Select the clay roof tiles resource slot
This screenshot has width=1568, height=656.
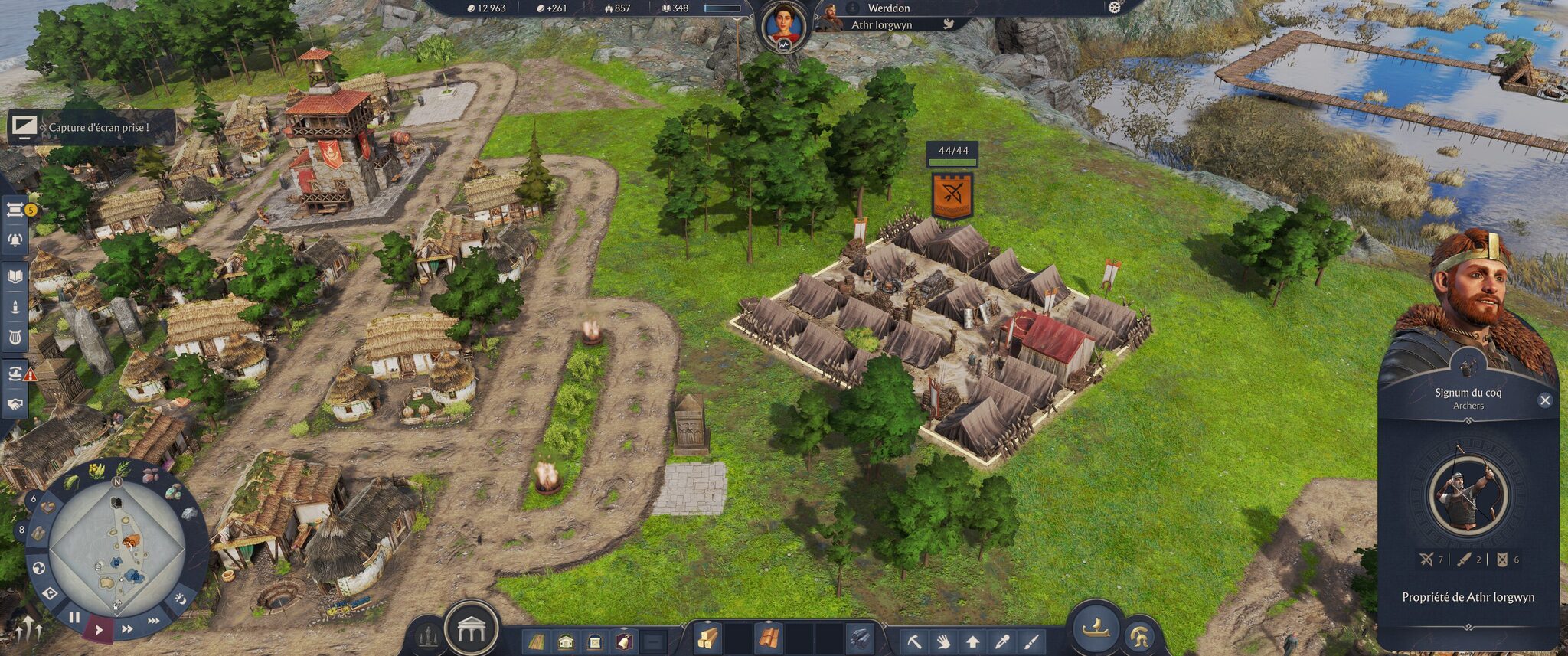pos(768,638)
